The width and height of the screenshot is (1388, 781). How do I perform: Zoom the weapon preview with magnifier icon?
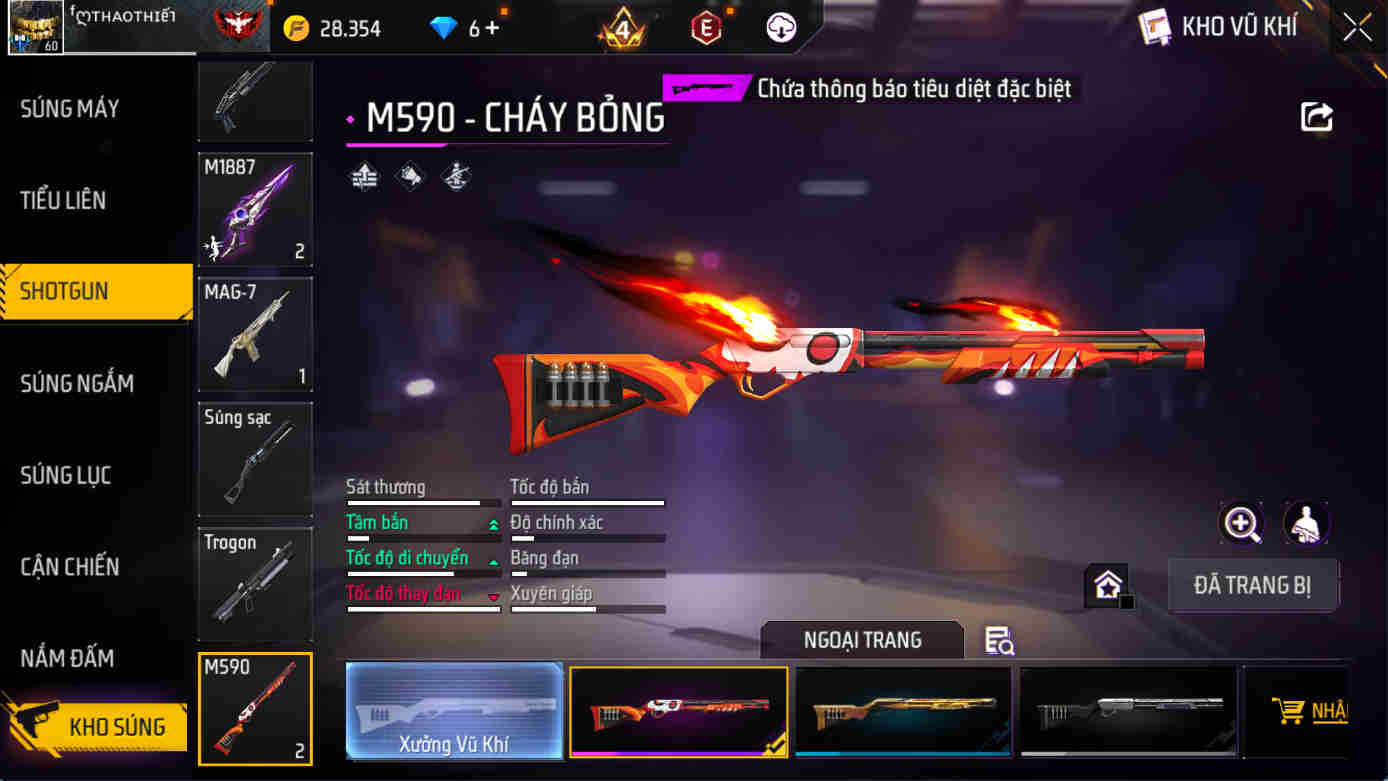(1240, 524)
